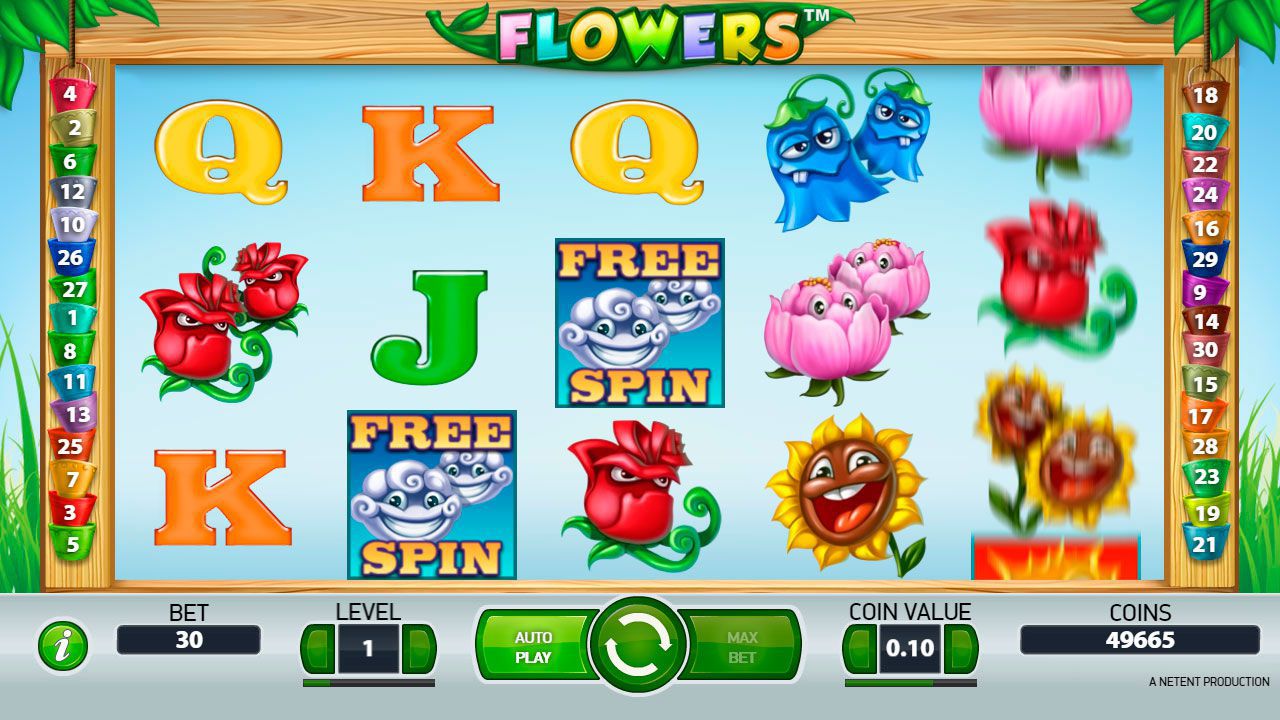Open the paytable info button
1280x720 pixels.
(x=63, y=646)
